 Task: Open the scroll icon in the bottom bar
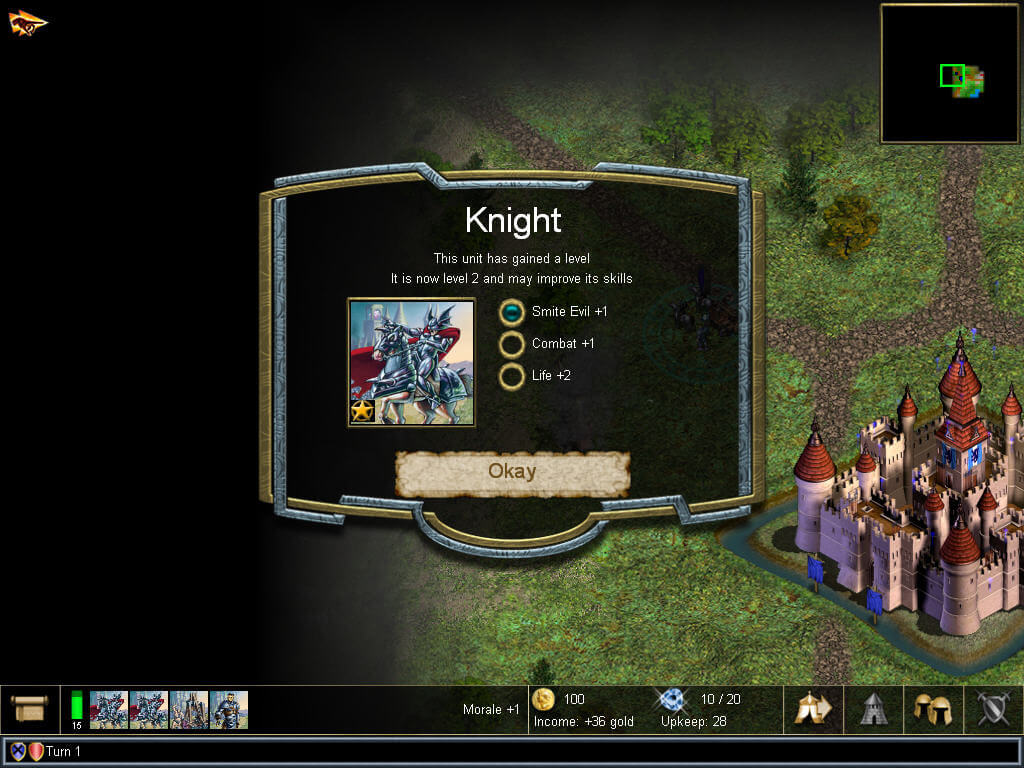click(29, 709)
